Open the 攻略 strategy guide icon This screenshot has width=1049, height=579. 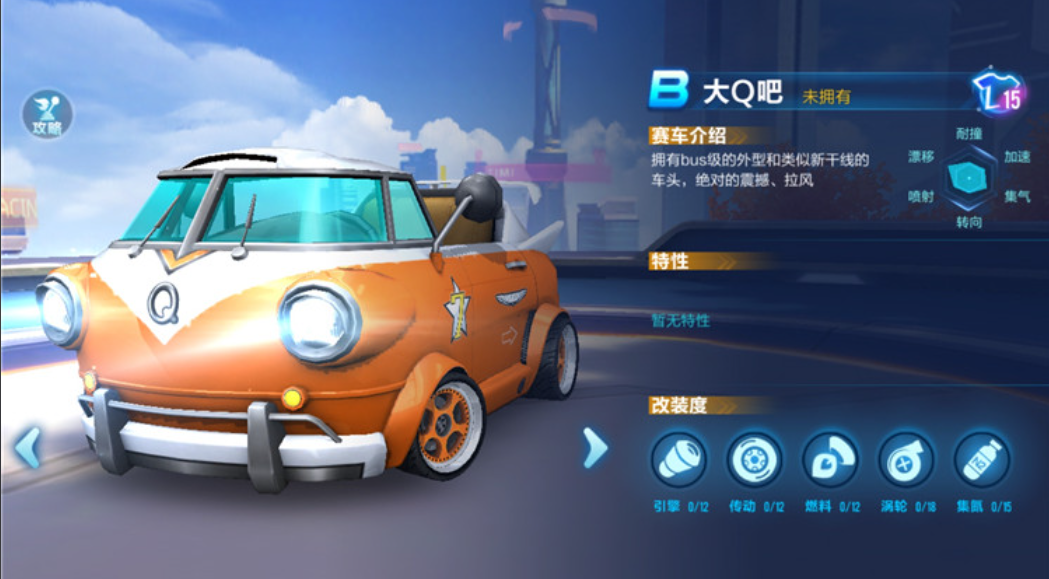47,114
